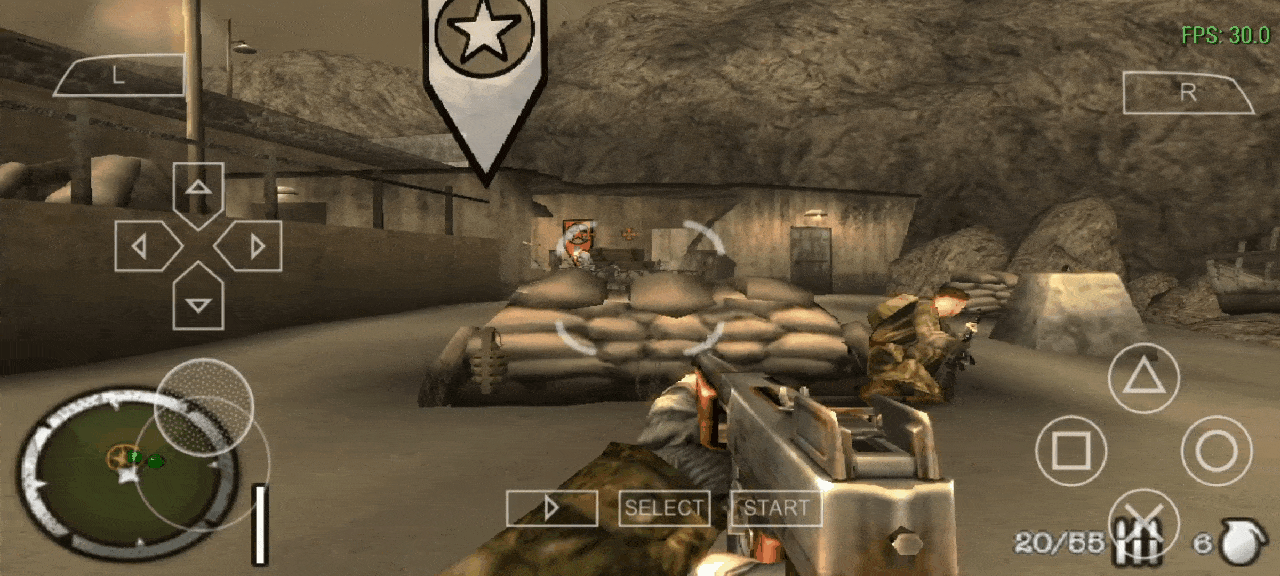The image size is (1280, 576).
Task: Tap the cross face button
Action: [1143, 522]
